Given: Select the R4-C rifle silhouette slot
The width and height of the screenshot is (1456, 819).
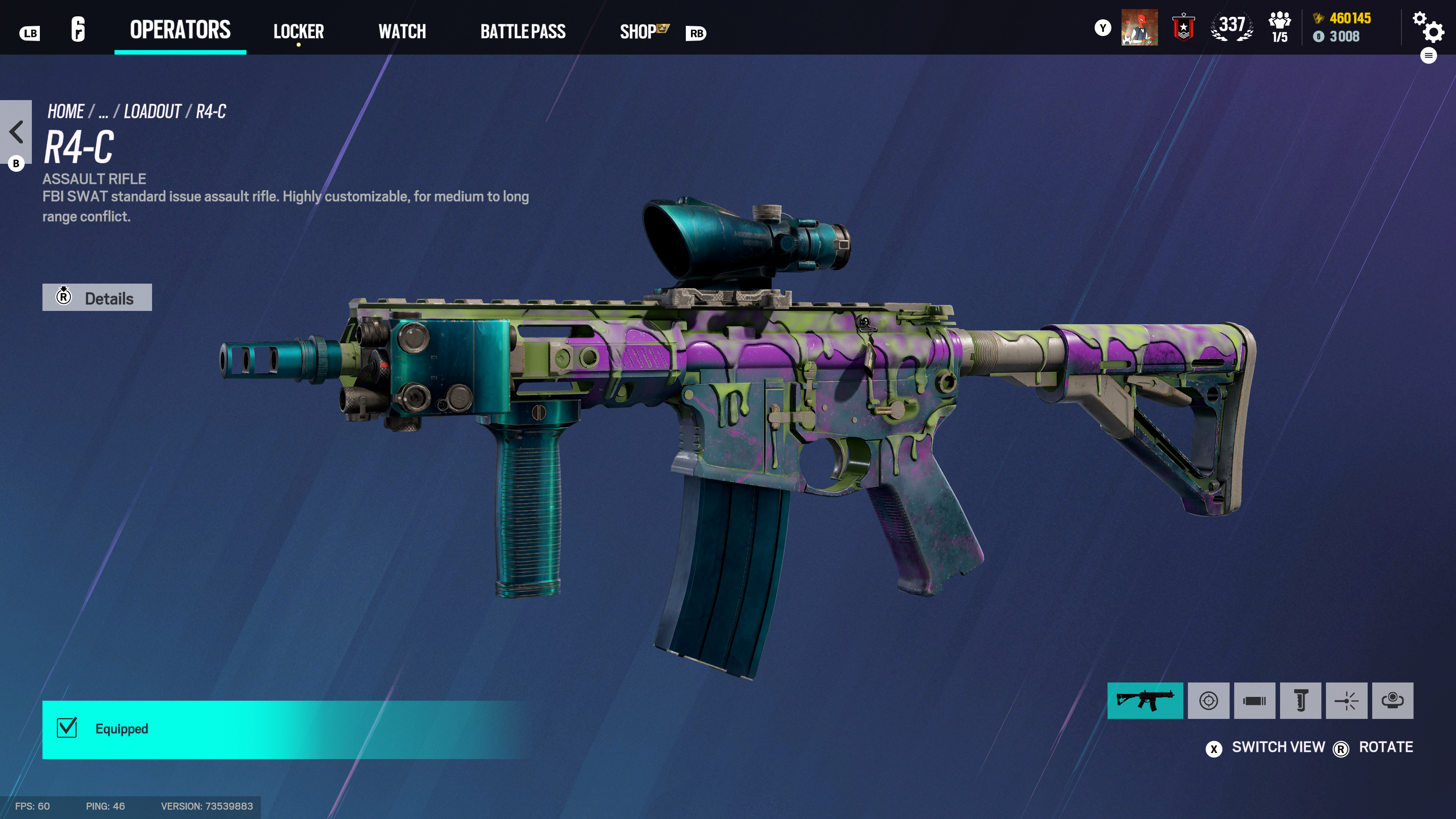Looking at the screenshot, I should (1145, 701).
